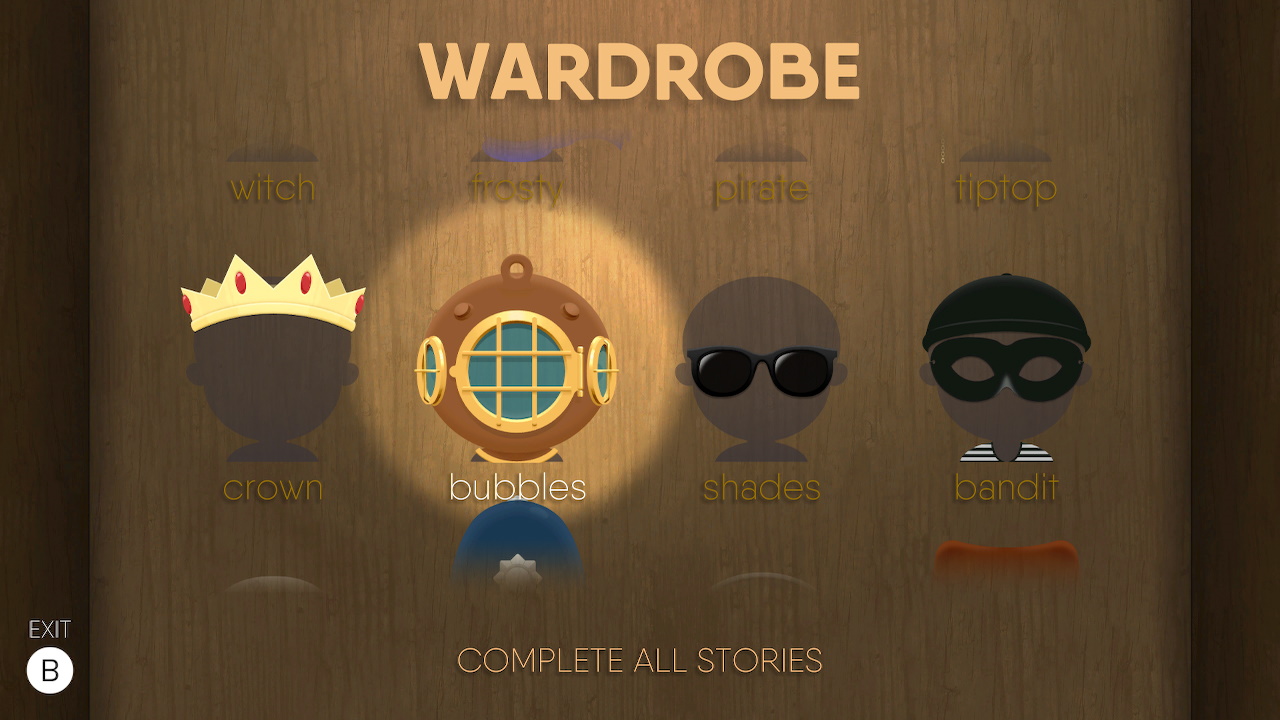Click the bubbles label under the diving helmet

coord(518,488)
